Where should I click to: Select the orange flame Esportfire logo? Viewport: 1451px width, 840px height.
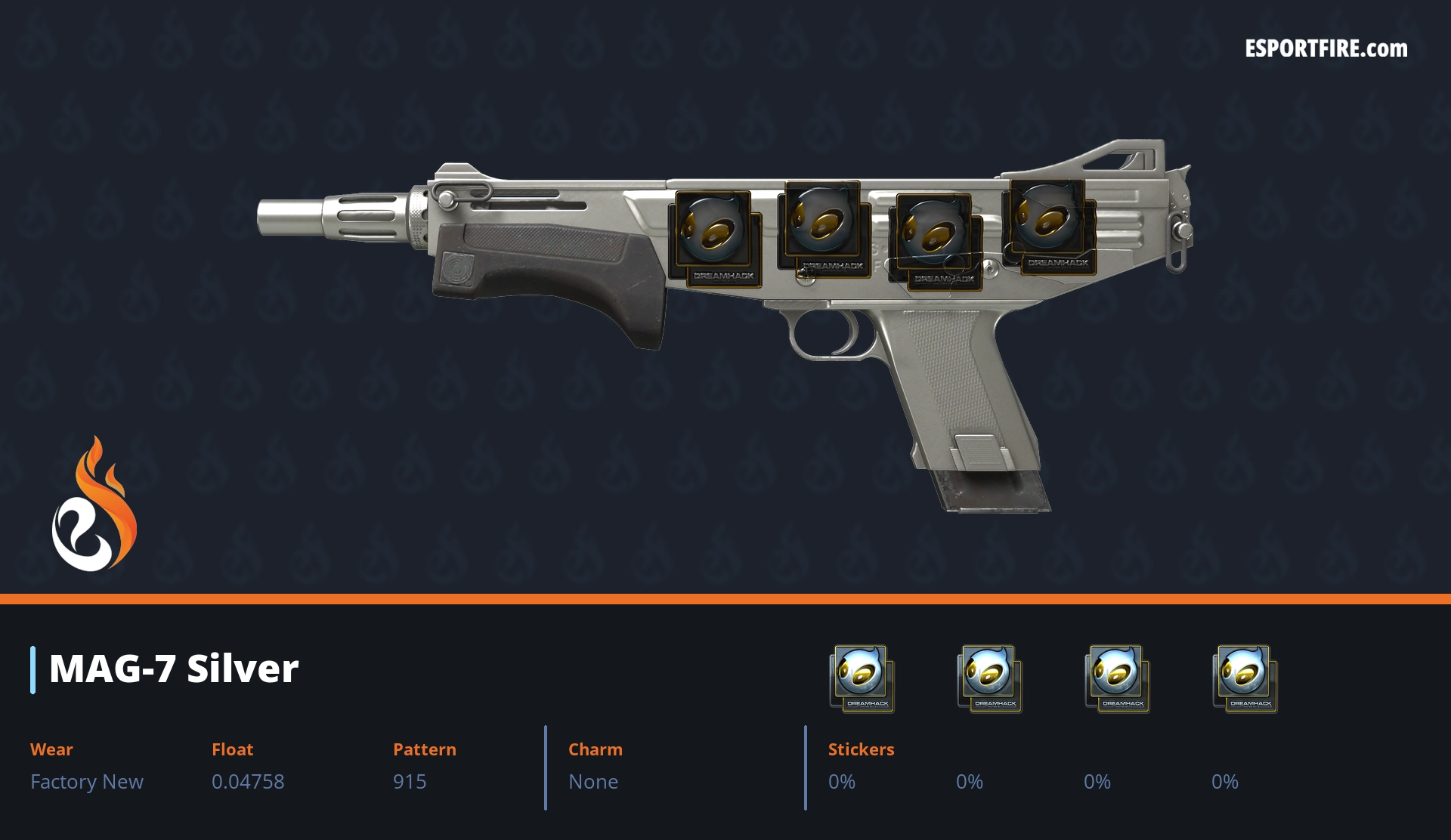[x=94, y=505]
